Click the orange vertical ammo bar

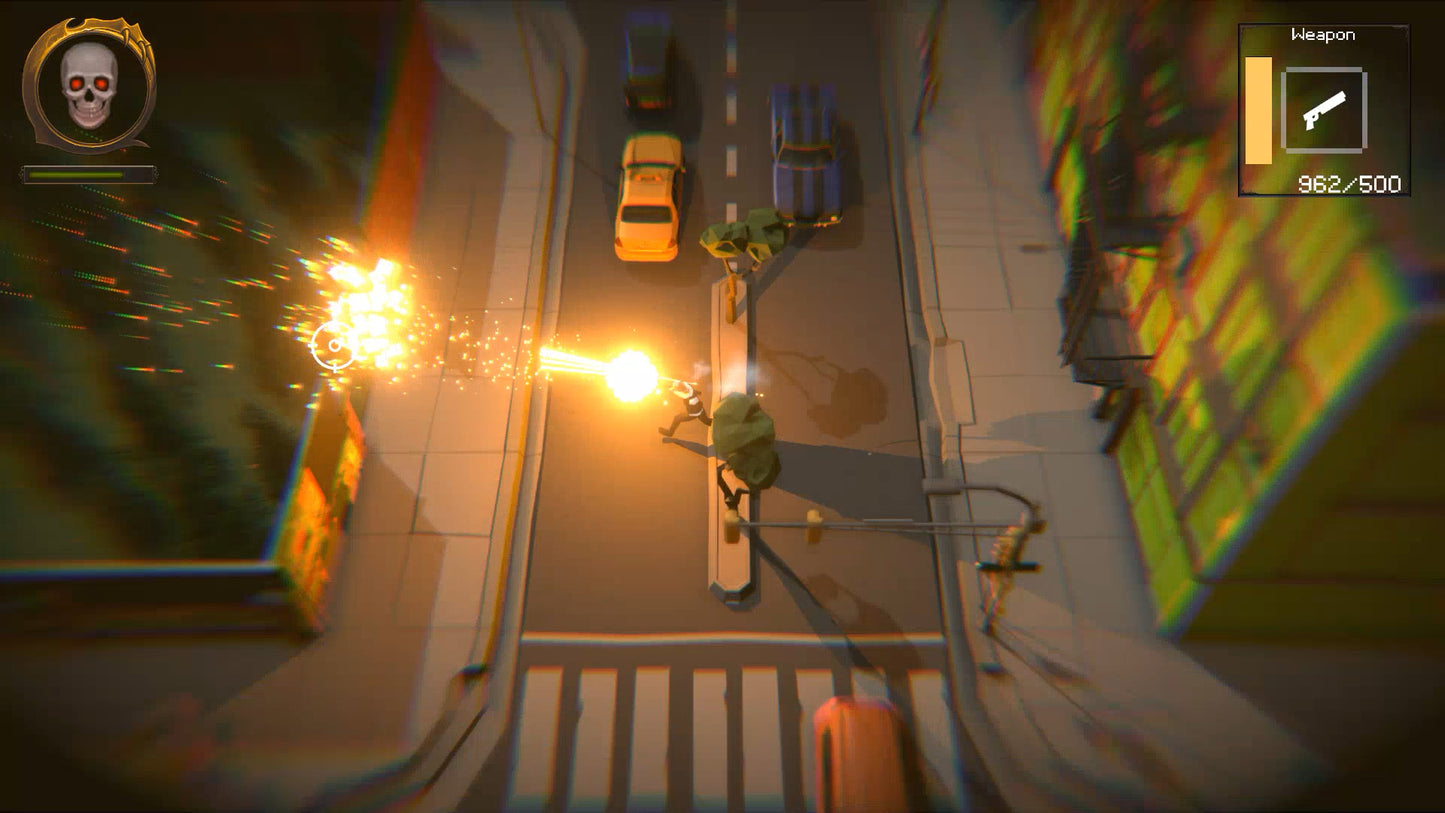click(x=1256, y=110)
